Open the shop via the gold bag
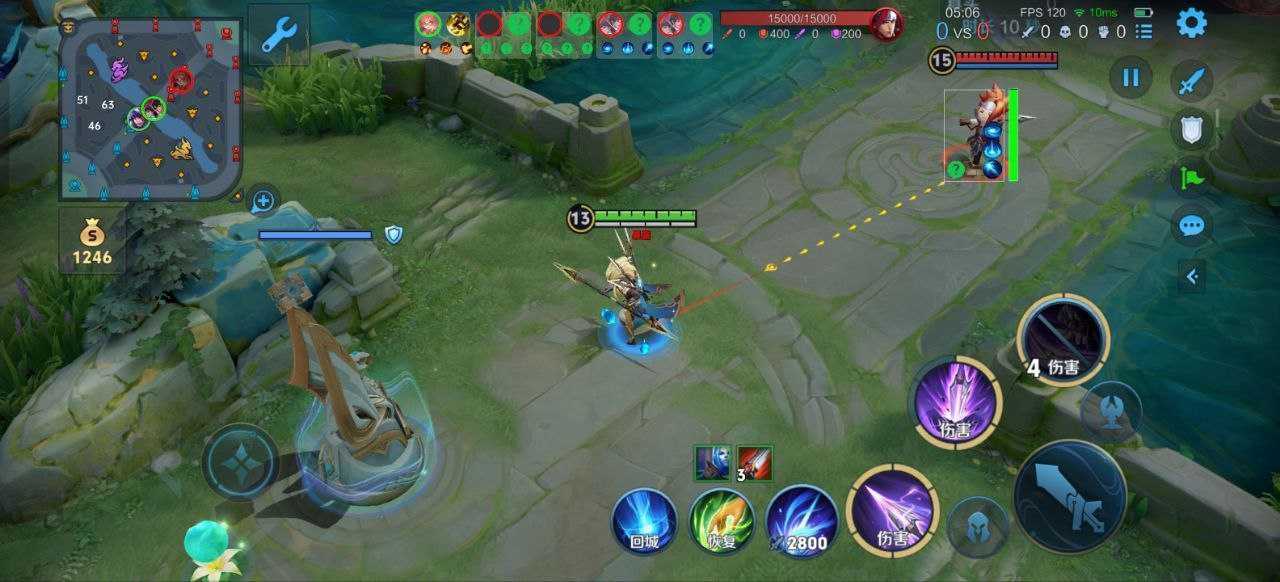This screenshot has height=582, width=1280. (92, 242)
